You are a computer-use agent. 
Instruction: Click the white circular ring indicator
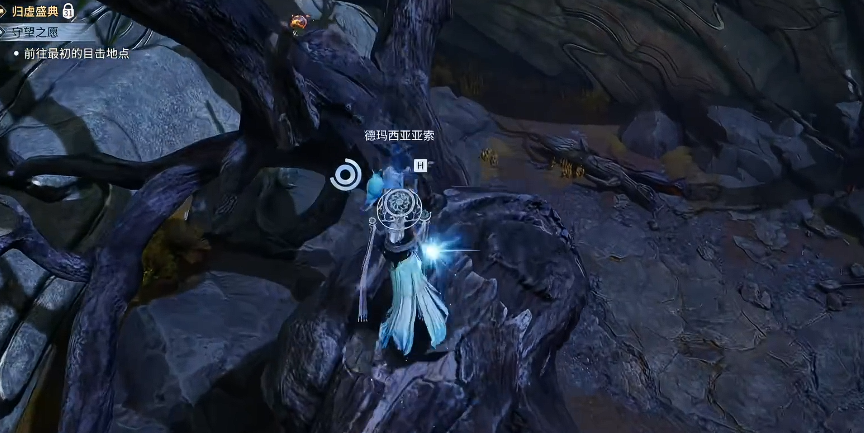[345, 176]
